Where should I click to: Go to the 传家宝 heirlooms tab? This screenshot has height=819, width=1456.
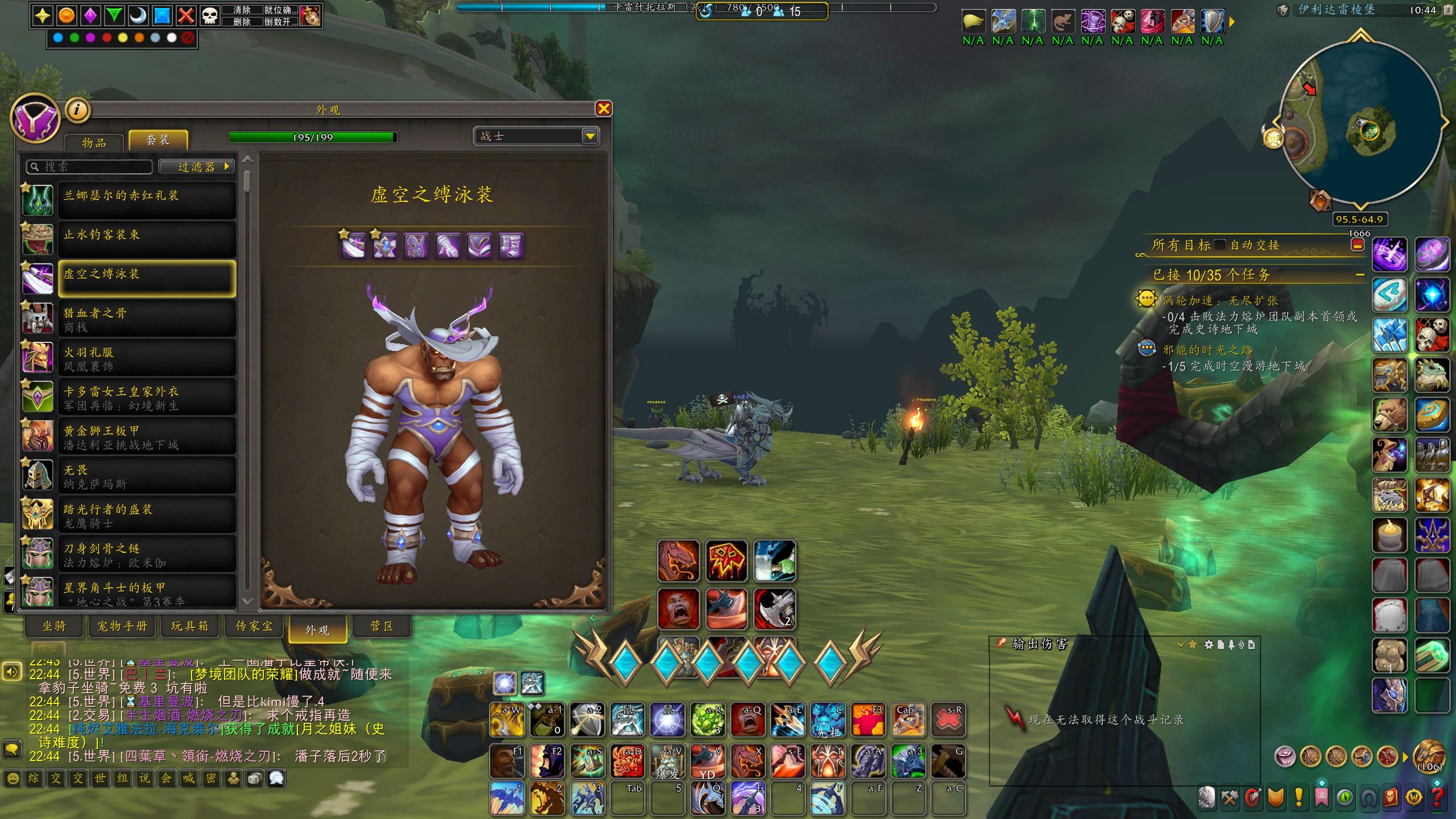point(254,626)
